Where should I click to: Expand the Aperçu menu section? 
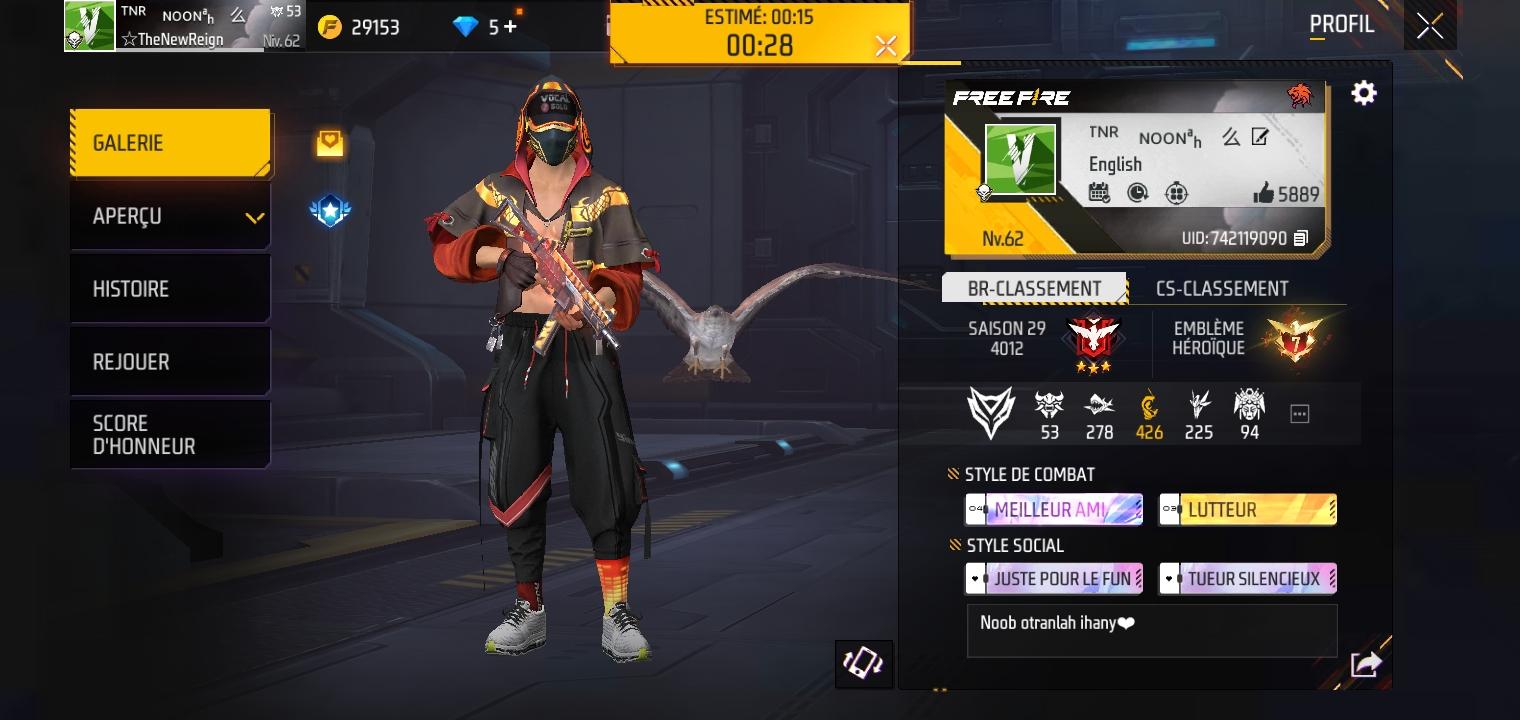pos(170,216)
